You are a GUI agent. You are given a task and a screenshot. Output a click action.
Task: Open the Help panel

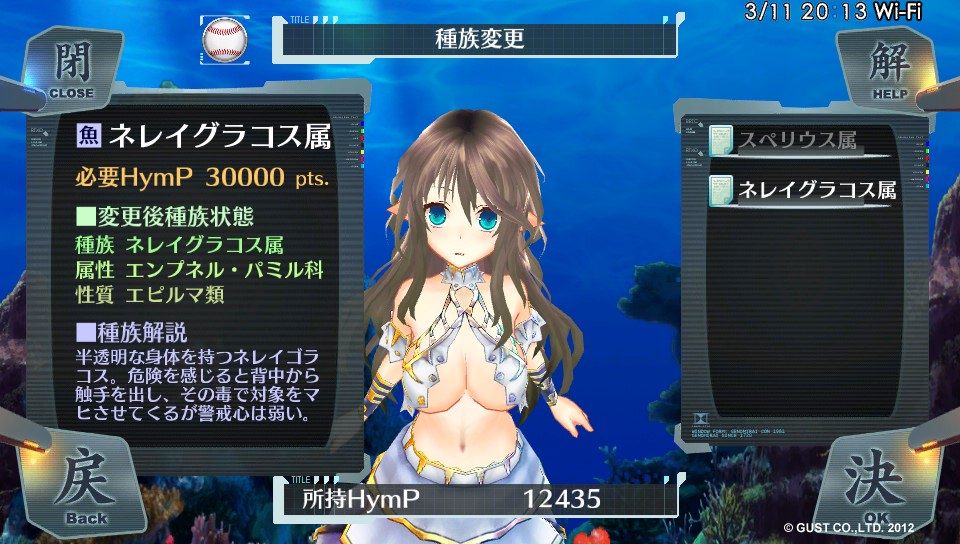tap(885, 67)
